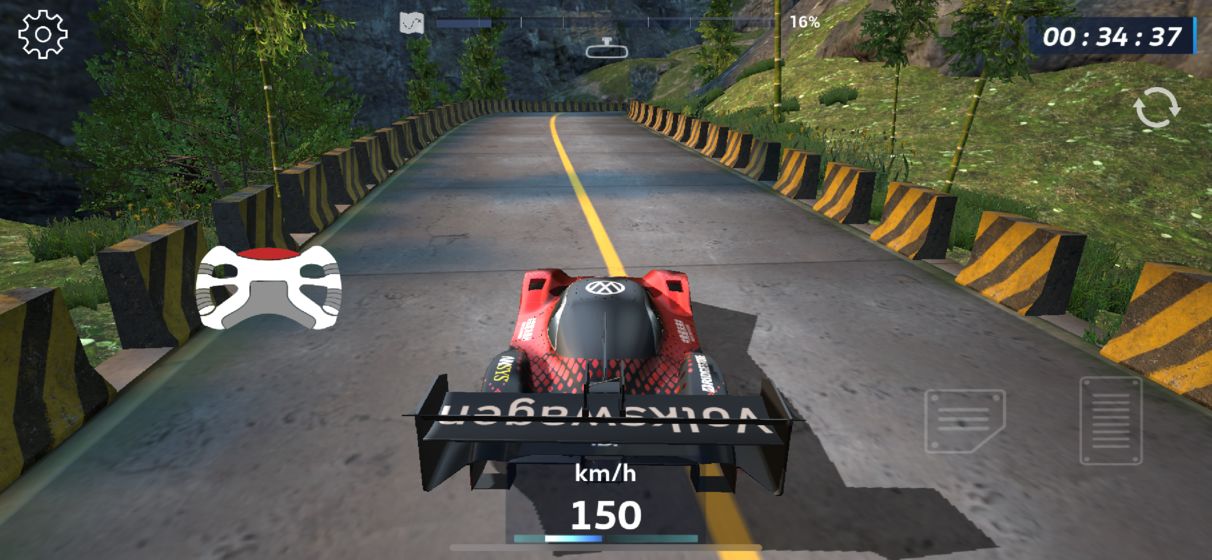Open the settings gear menu
The image size is (1212, 560).
[x=43, y=35]
